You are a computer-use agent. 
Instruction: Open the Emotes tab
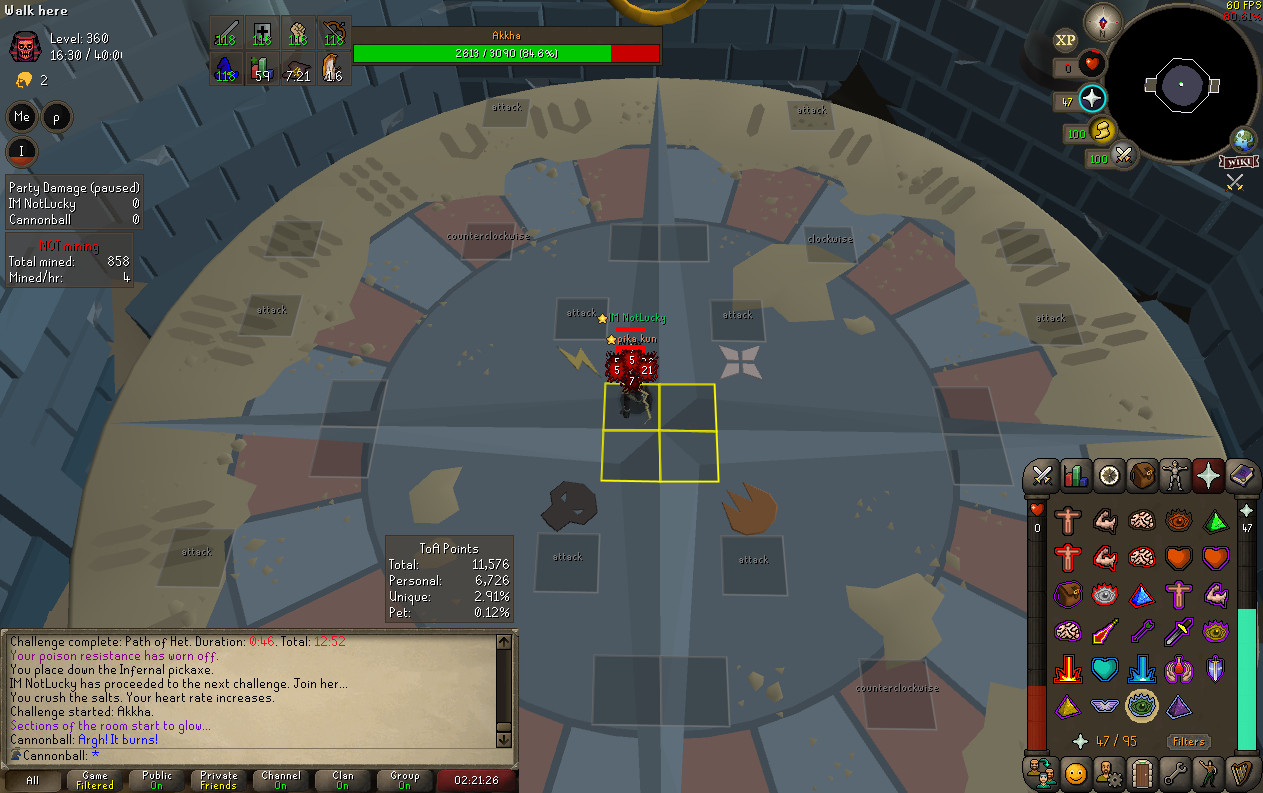point(1207,773)
